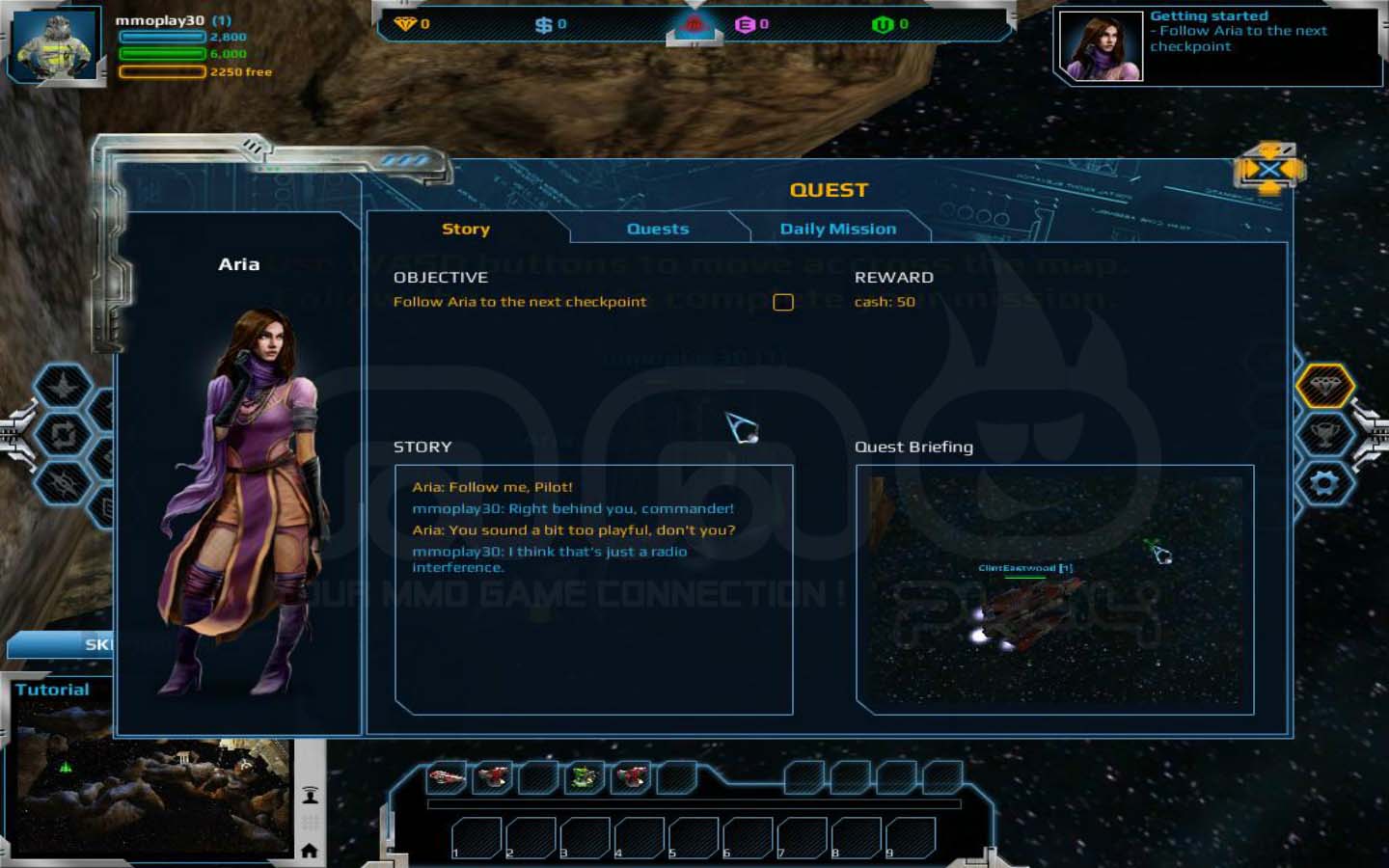Click the Quest Briefing preview image
This screenshot has height=868, width=1389.
point(1054,589)
